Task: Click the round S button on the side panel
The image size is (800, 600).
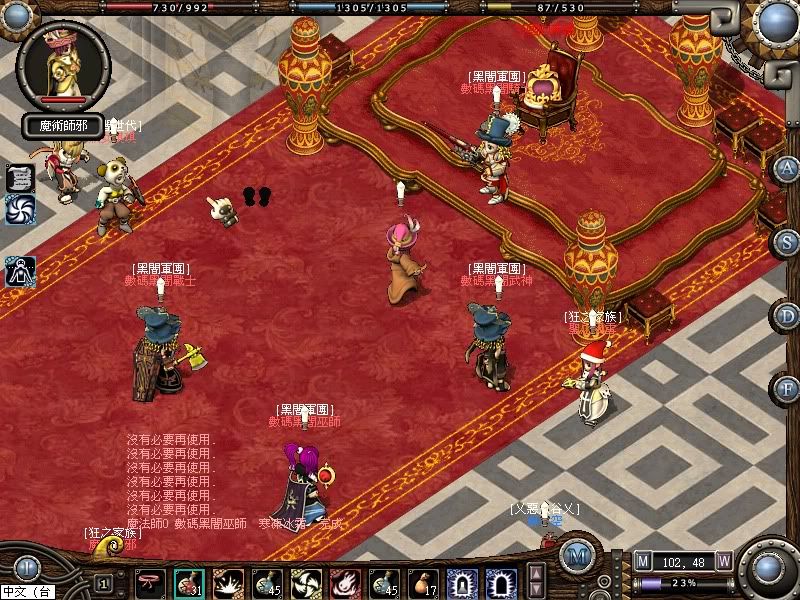Action: point(787,242)
